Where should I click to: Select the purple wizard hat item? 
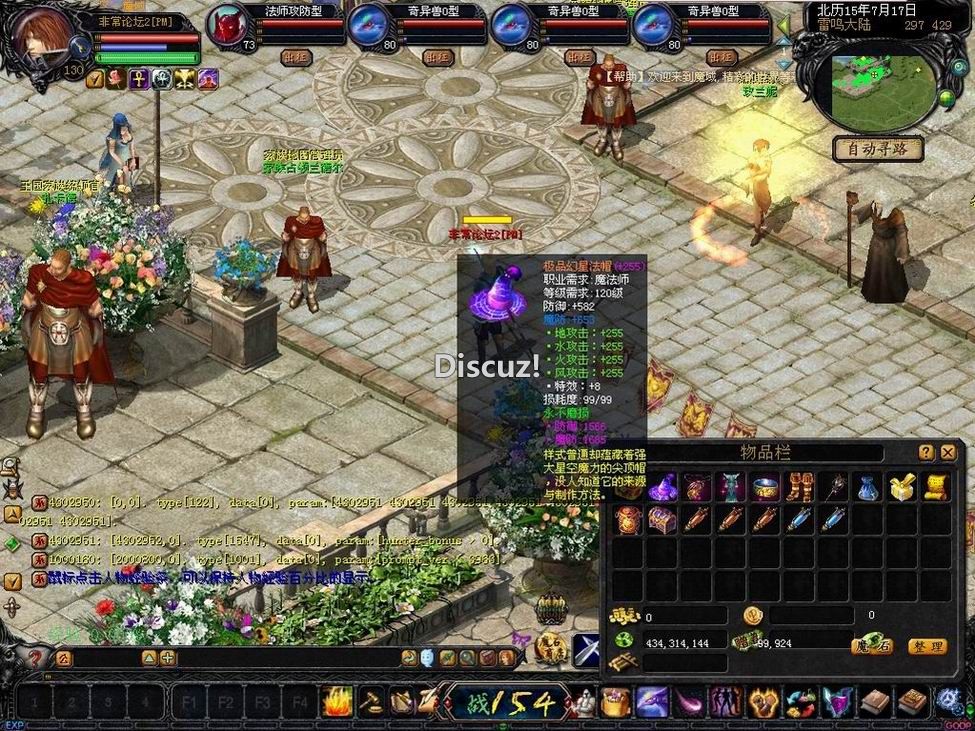(662, 488)
